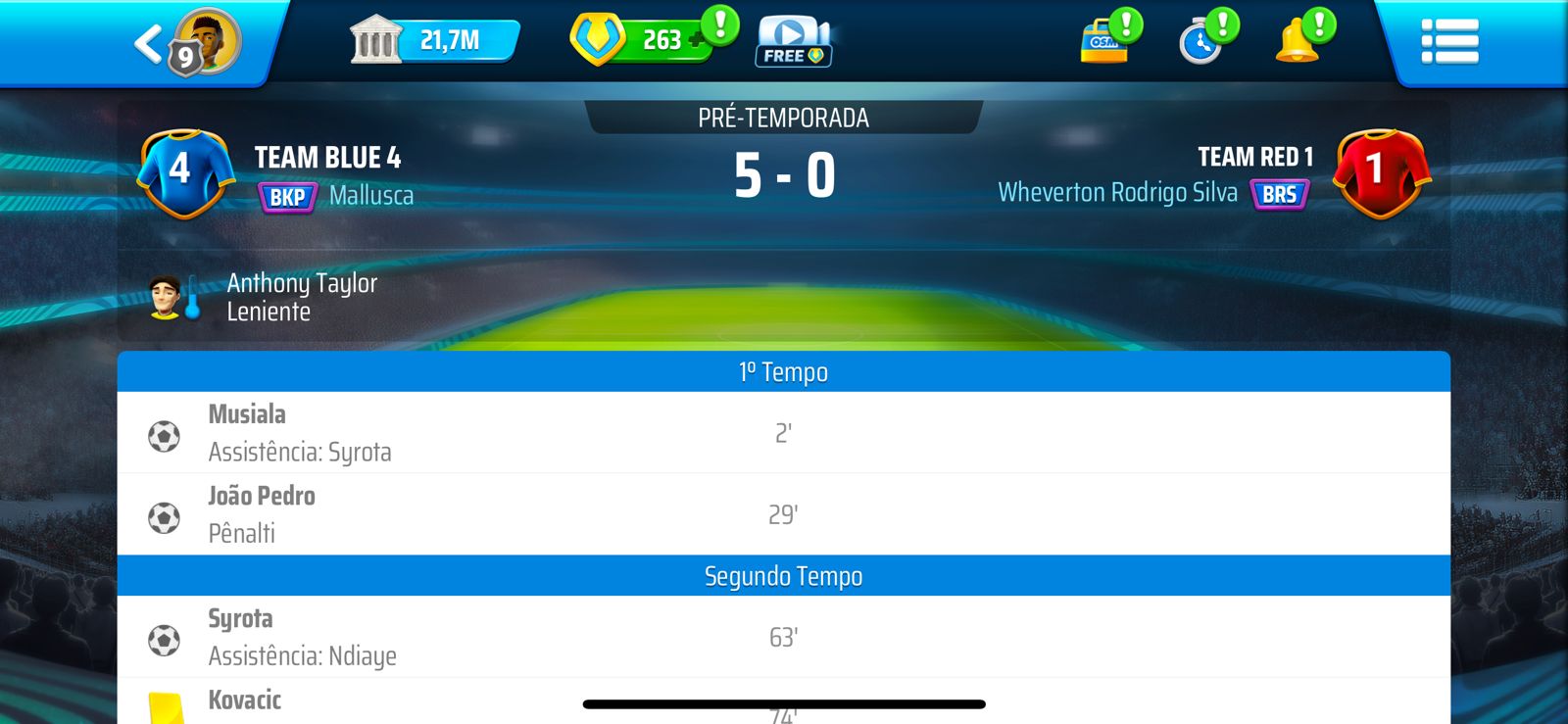Add more boss coins
The width and height of the screenshot is (1568, 724).
698,41
